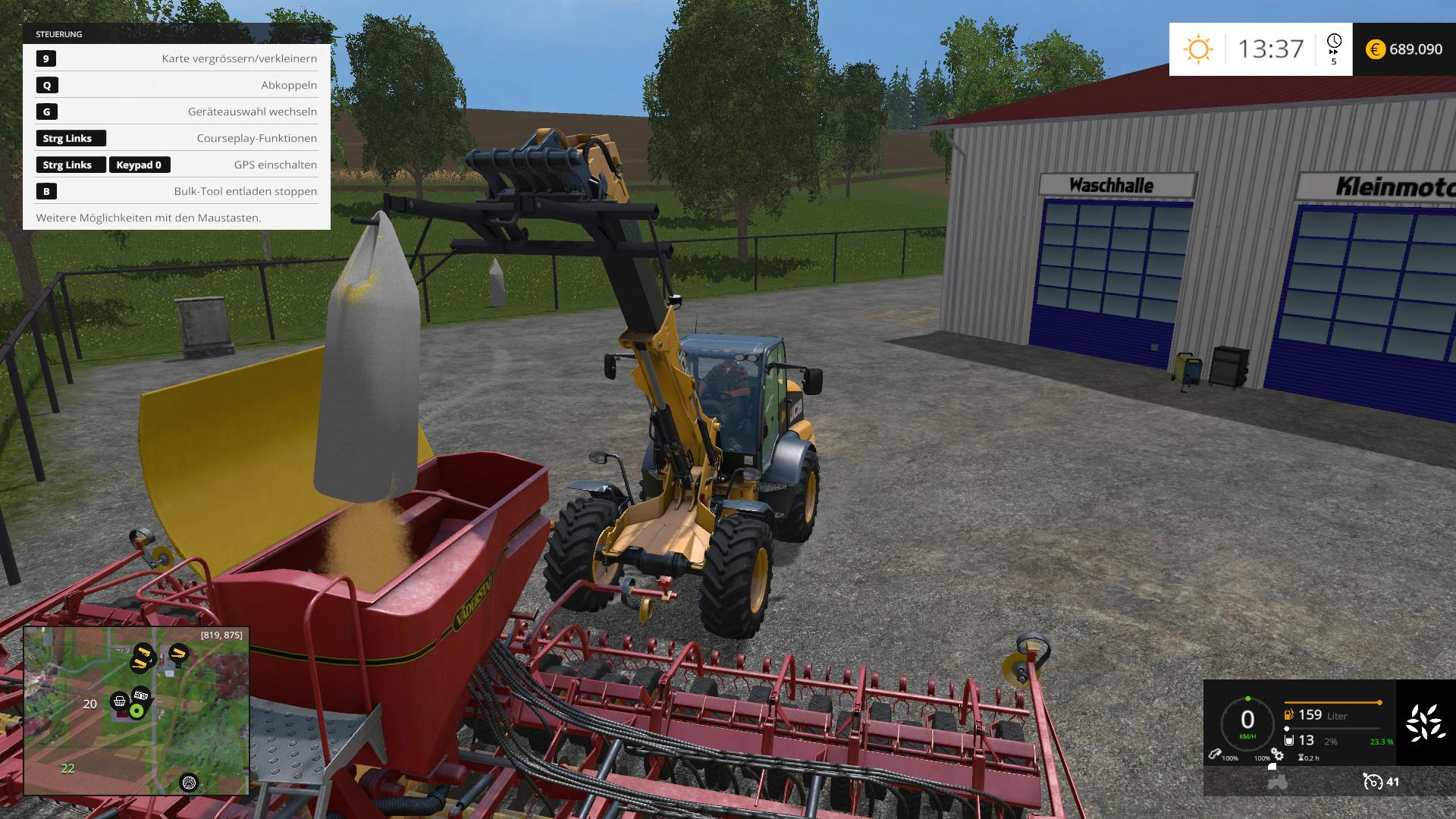Click the sunny weather icon

[1199, 50]
